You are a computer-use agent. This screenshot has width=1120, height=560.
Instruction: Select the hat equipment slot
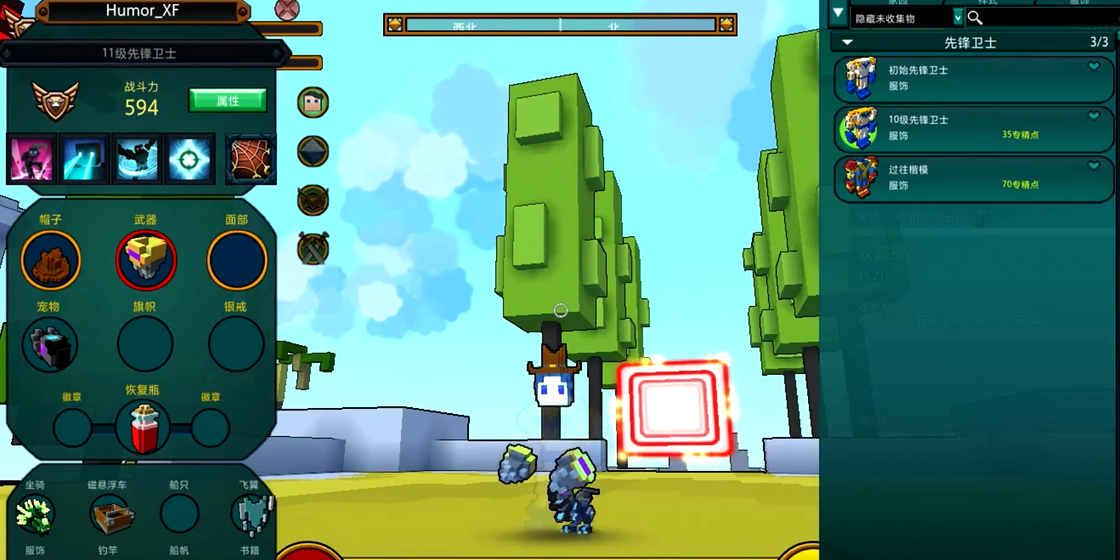pos(51,260)
